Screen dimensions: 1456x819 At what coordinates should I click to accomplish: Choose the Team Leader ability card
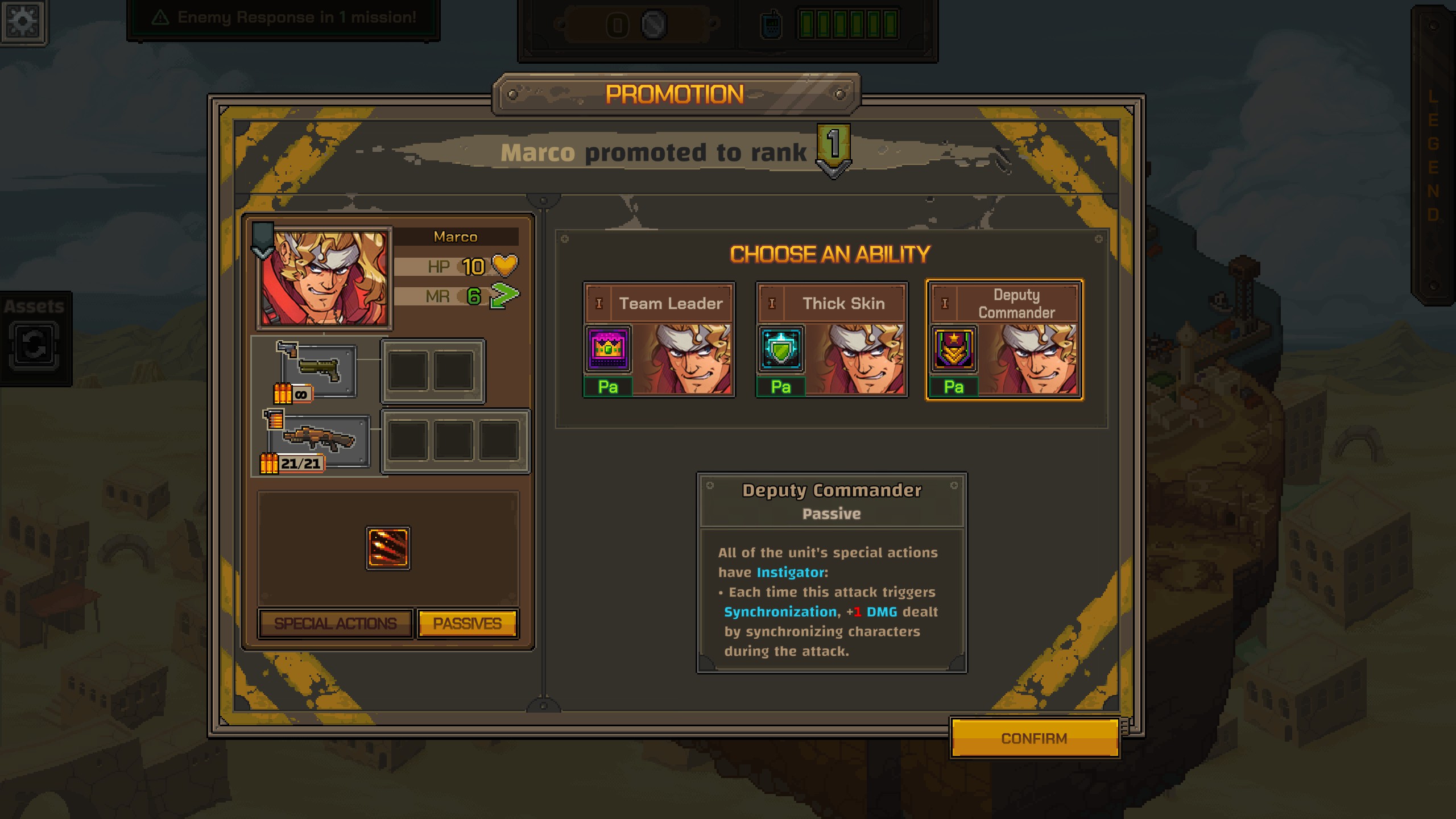659,340
